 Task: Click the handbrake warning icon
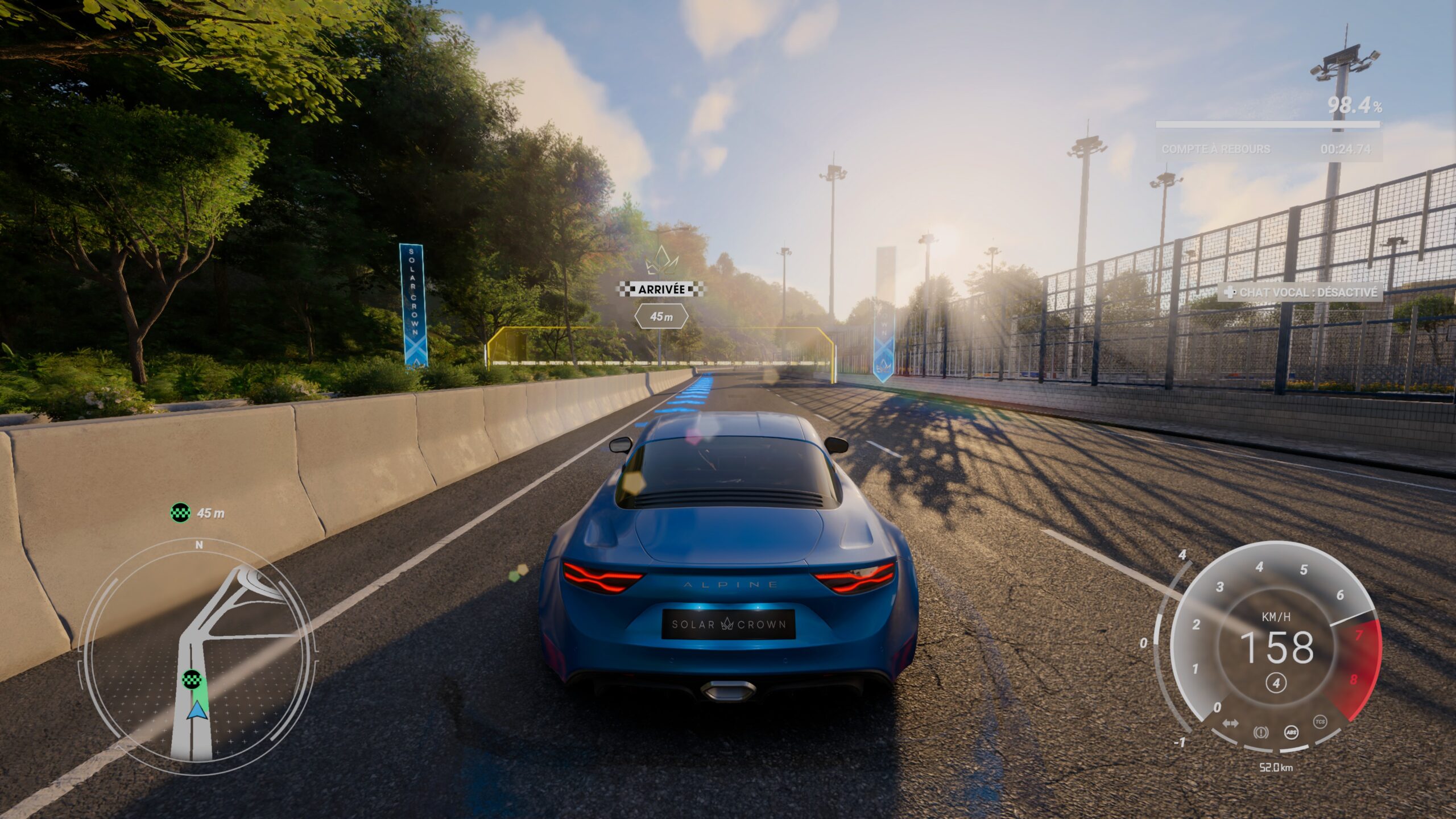1261,733
